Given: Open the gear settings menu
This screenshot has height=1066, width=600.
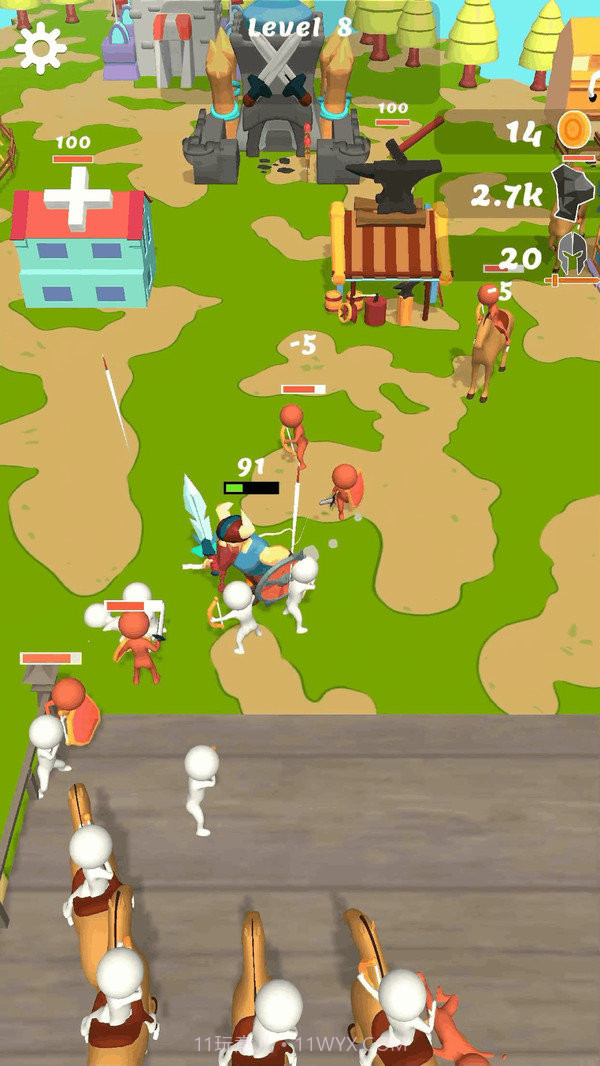Looking at the screenshot, I should tap(41, 46).
